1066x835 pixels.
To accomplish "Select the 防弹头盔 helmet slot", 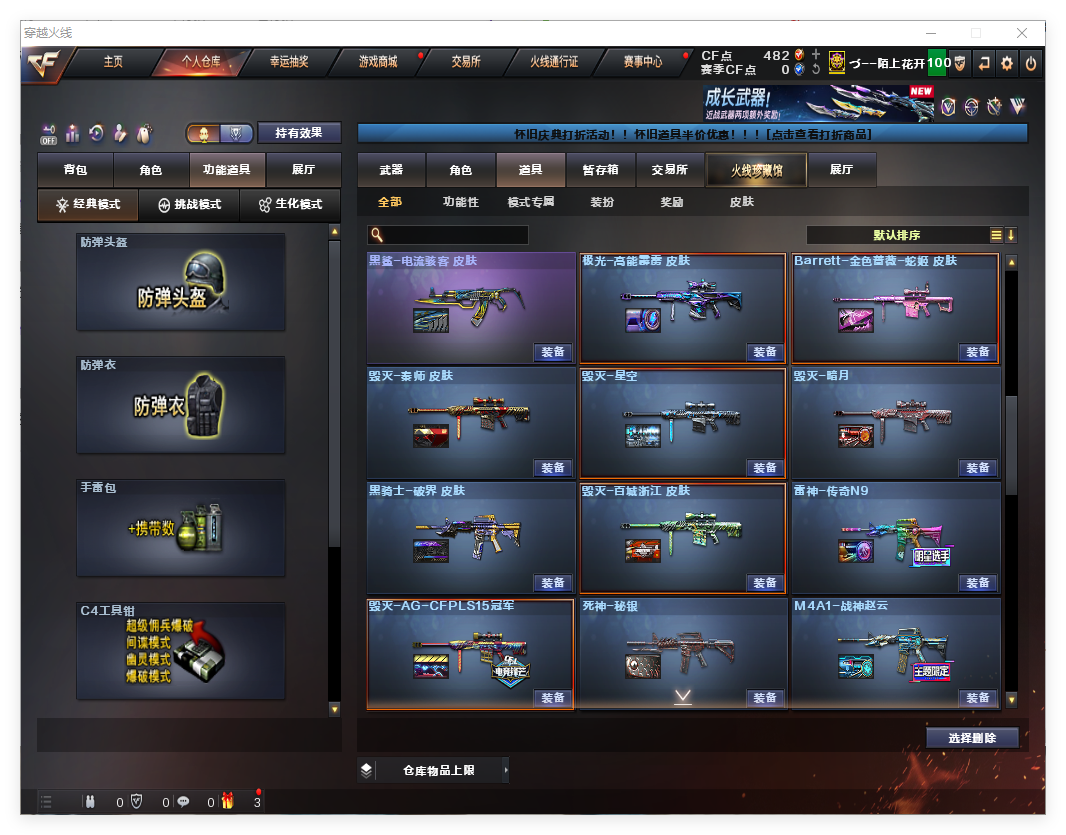I will tap(181, 282).
